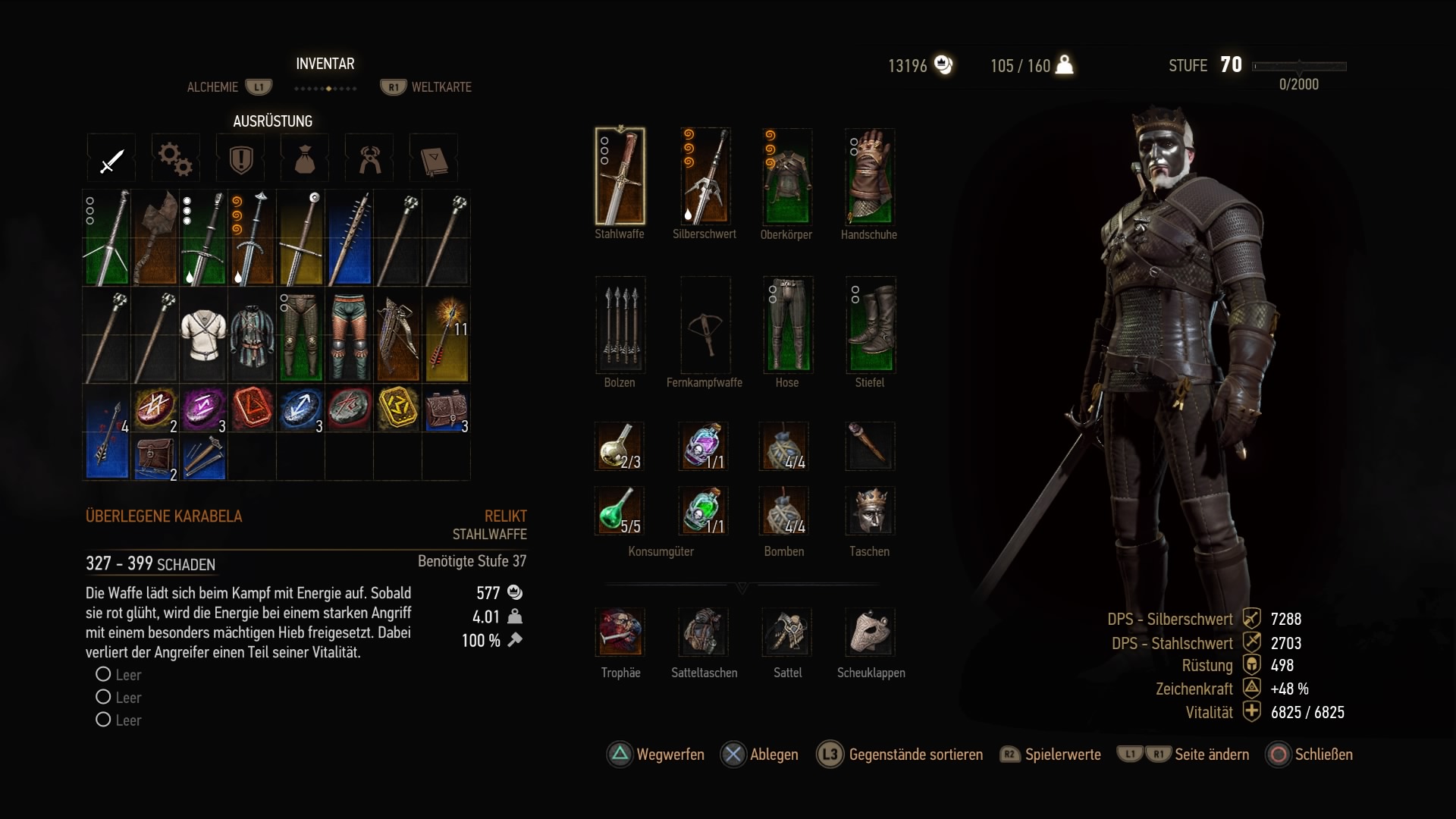Select the Scheuklappen horse blinders slot
This screenshot has height=819, width=1456.
point(871,632)
